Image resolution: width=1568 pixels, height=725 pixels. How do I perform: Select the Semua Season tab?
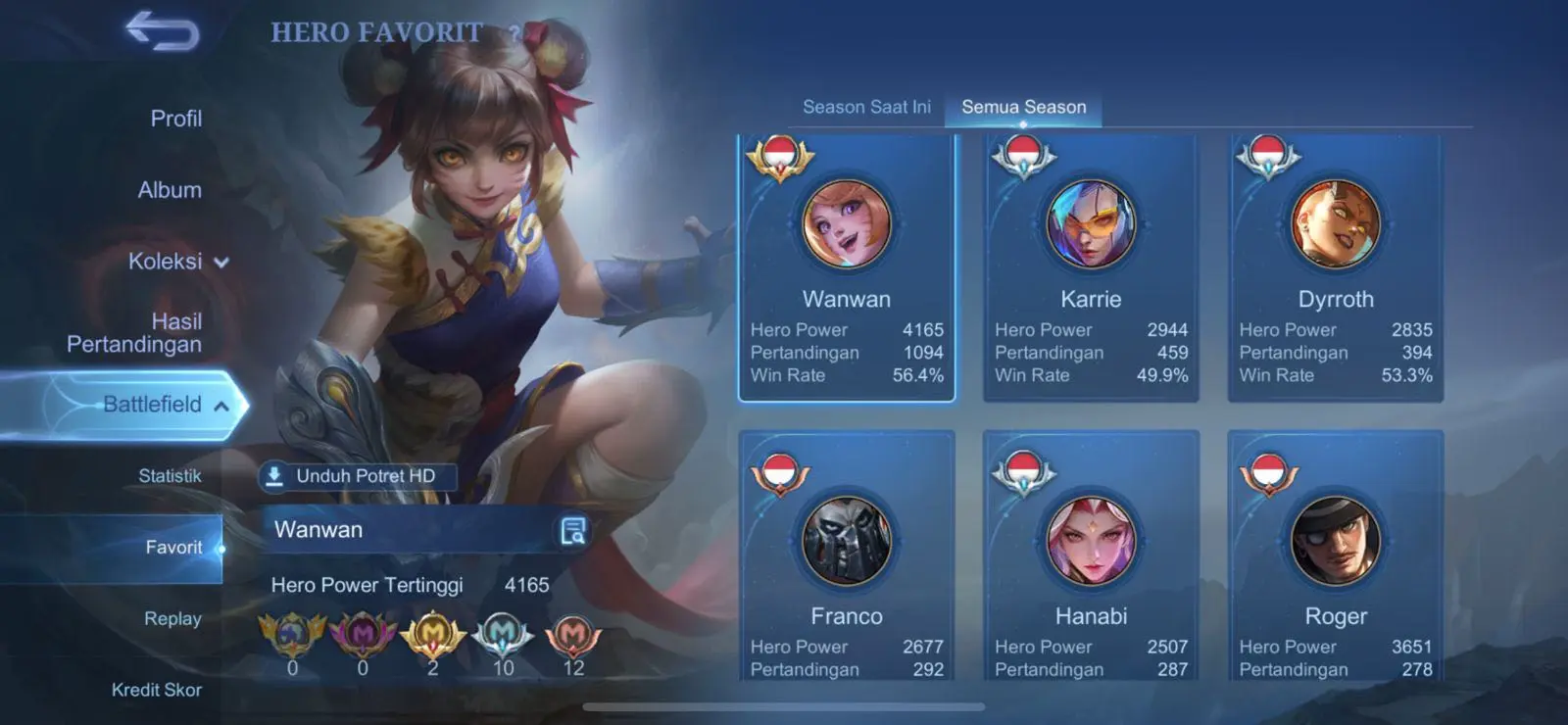tap(1023, 107)
